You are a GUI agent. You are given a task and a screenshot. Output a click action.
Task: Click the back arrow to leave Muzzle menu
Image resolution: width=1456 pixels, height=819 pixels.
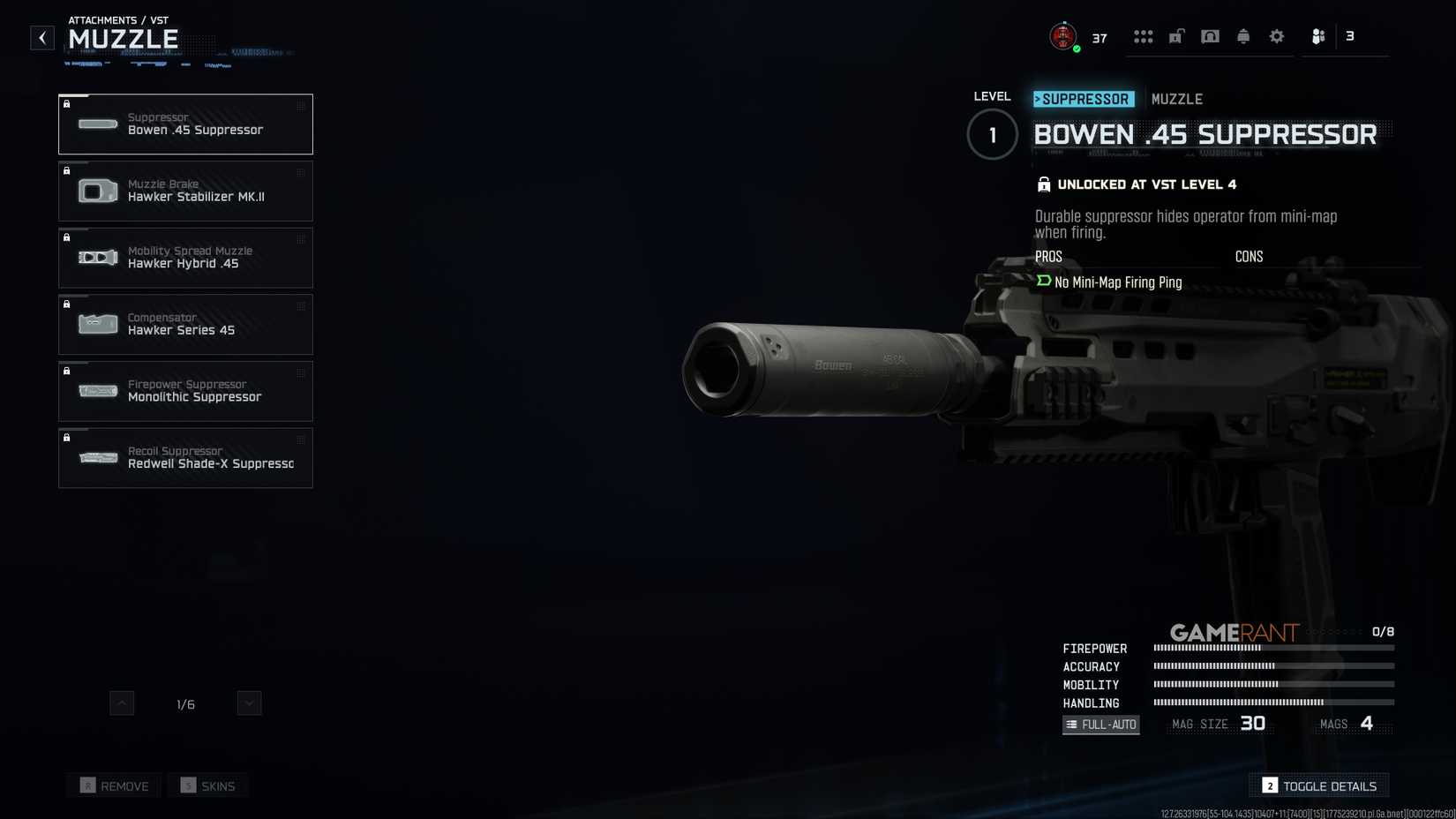pos(41,37)
